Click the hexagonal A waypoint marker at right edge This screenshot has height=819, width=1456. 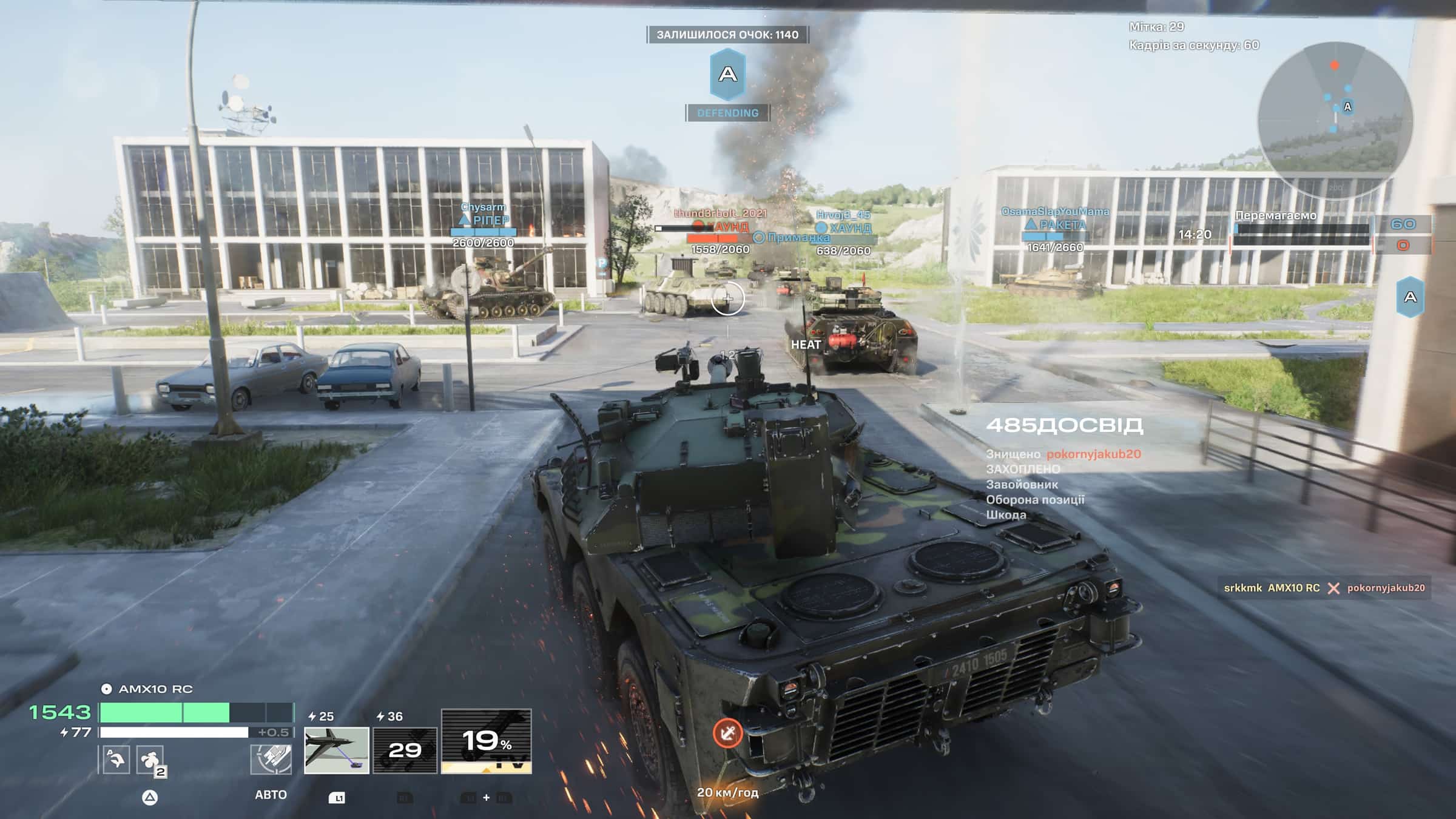pos(1410,297)
